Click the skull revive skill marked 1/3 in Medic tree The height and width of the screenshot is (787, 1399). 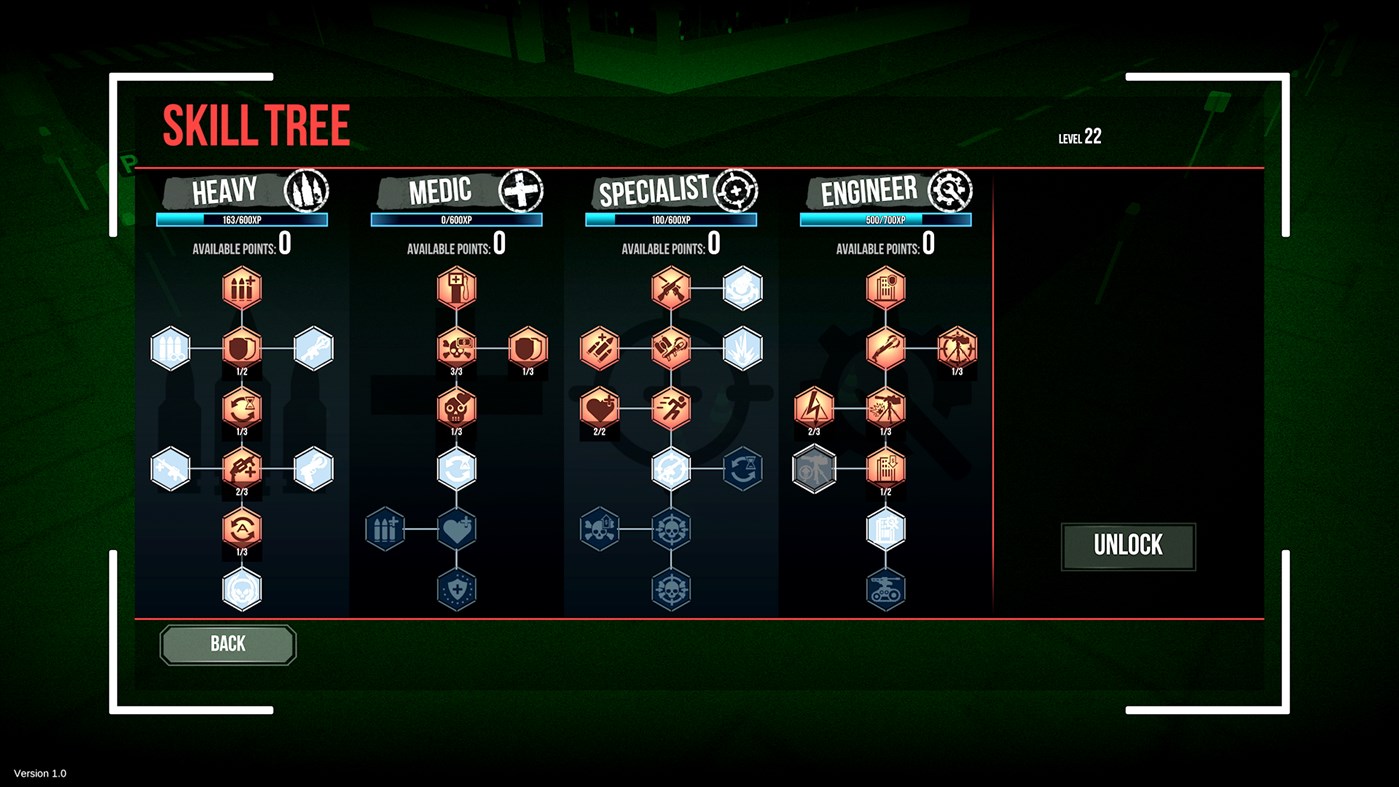pos(456,408)
